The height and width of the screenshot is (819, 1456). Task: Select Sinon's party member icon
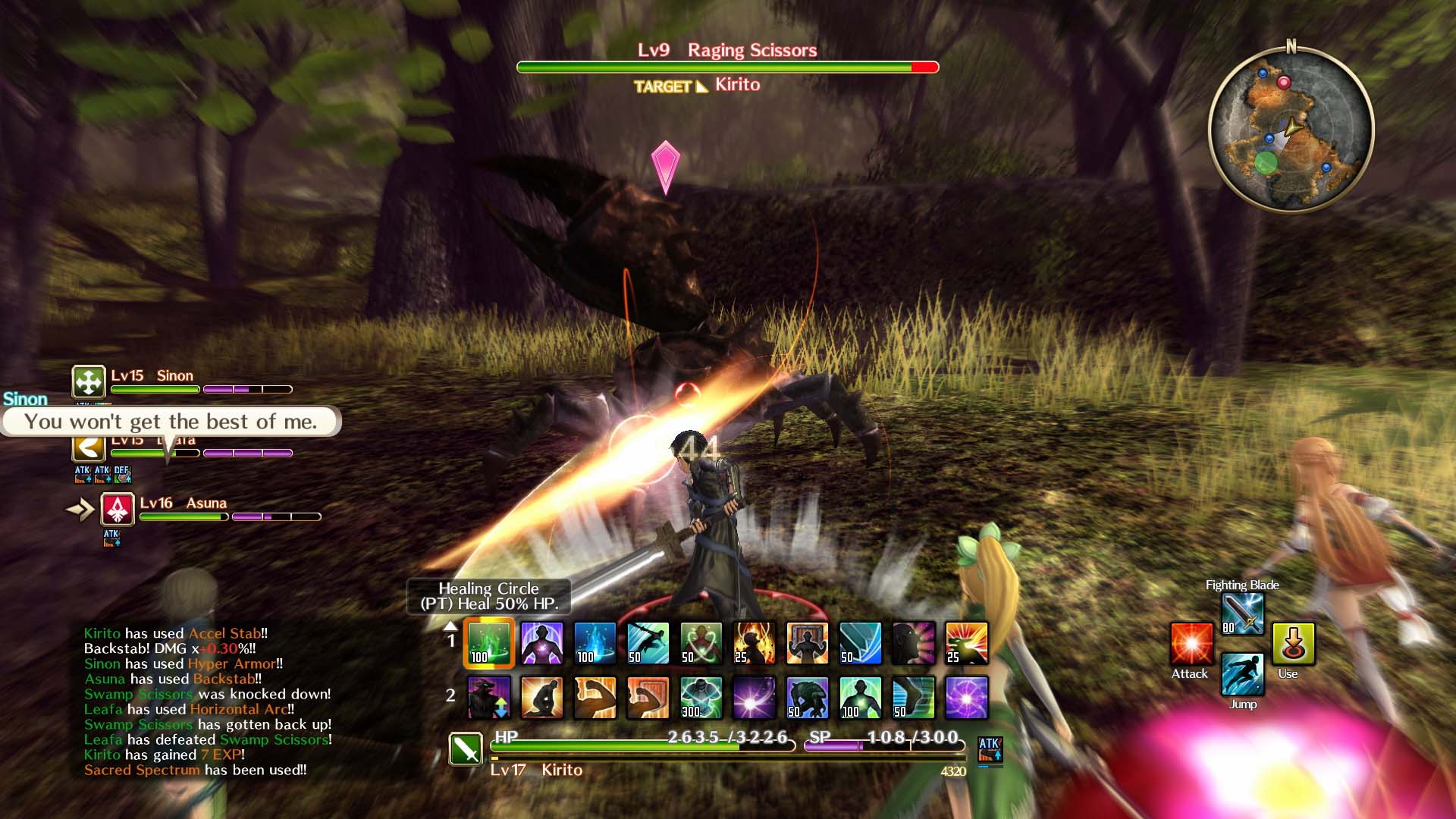[89, 381]
